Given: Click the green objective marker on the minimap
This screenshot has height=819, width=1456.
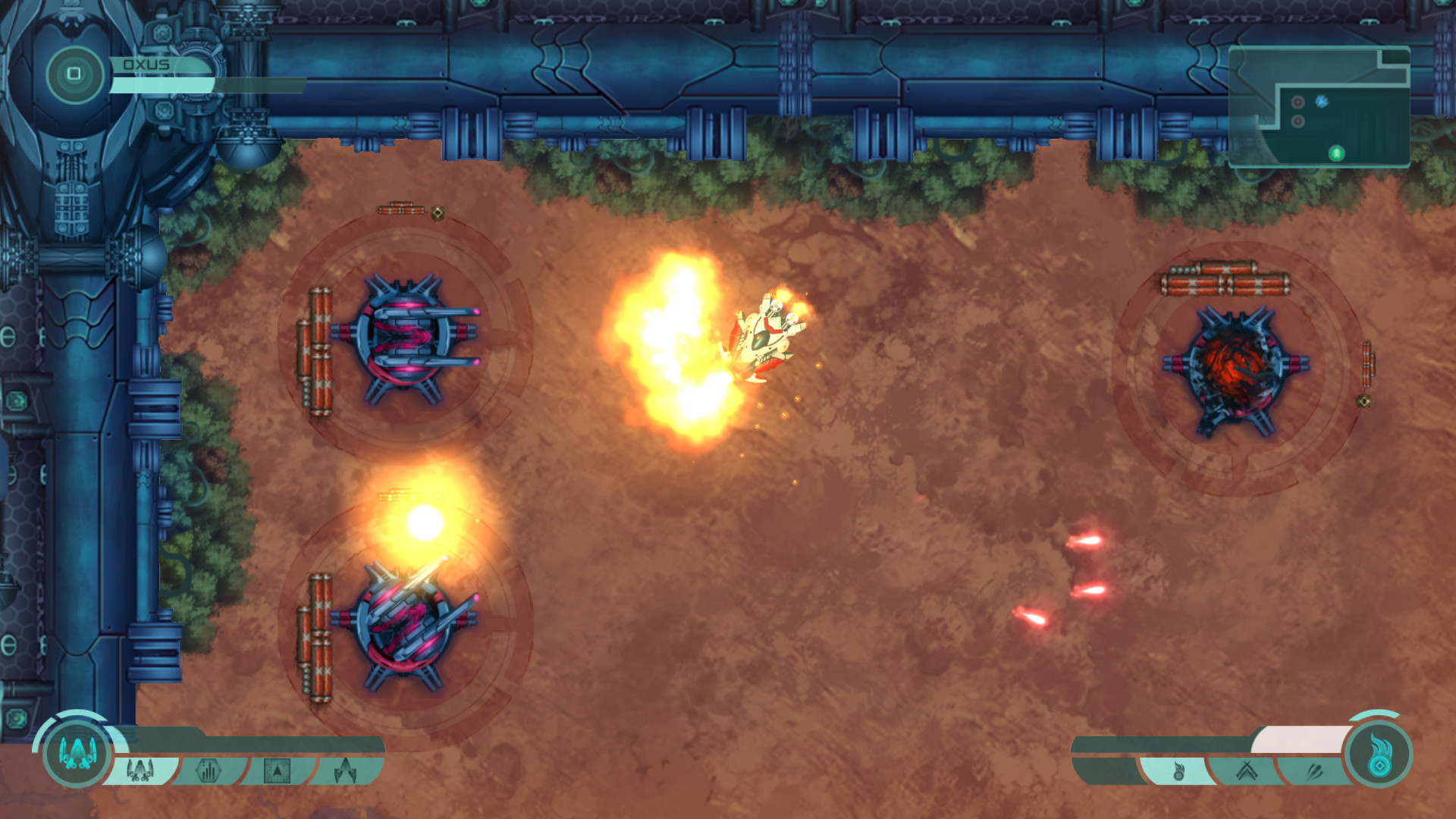Looking at the screenshot, I should pos(1336,153).
